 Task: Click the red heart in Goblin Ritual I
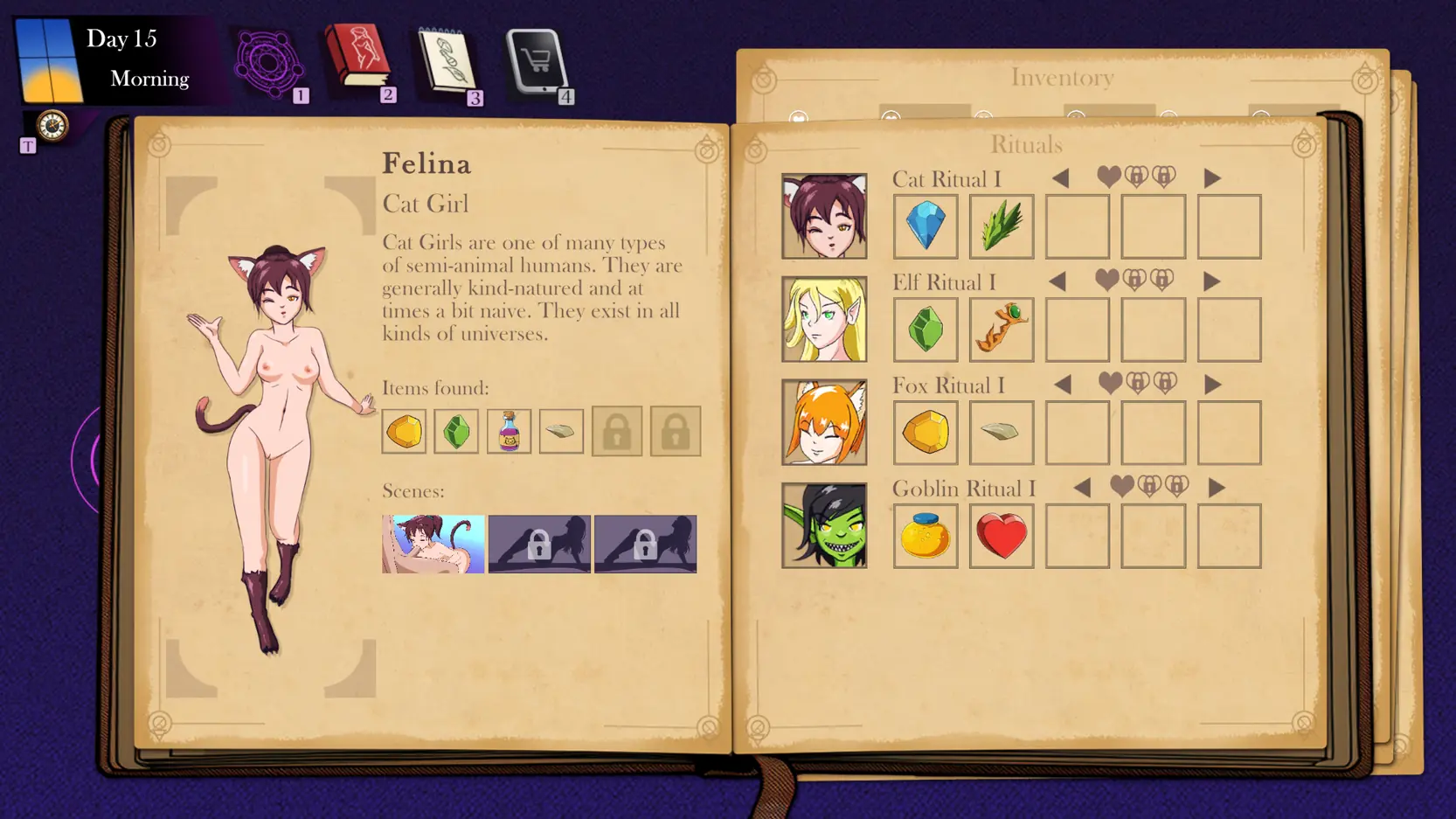pyautogui.click(x=1002, y=536)
